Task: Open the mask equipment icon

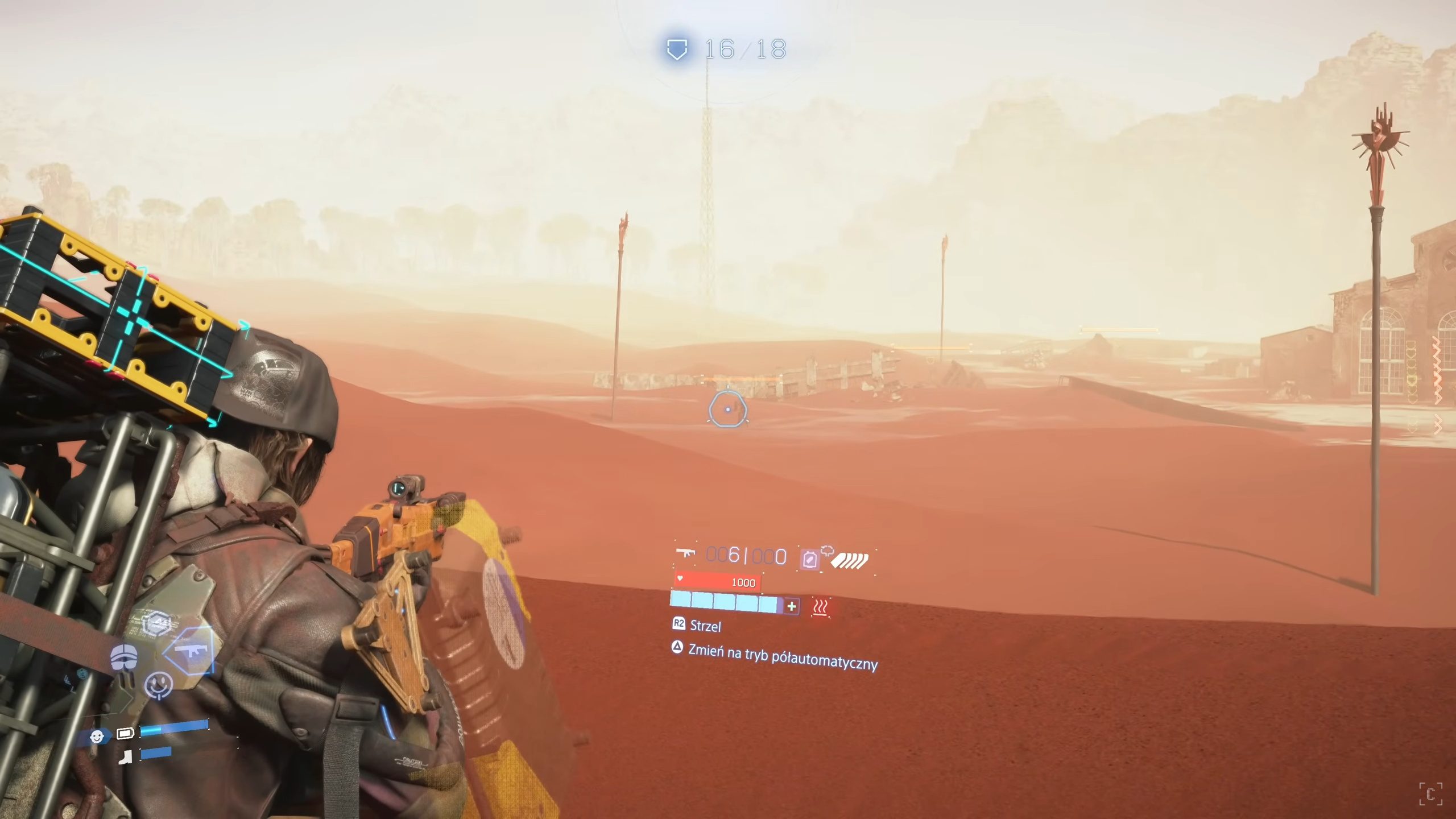Action: coord(123,657)
